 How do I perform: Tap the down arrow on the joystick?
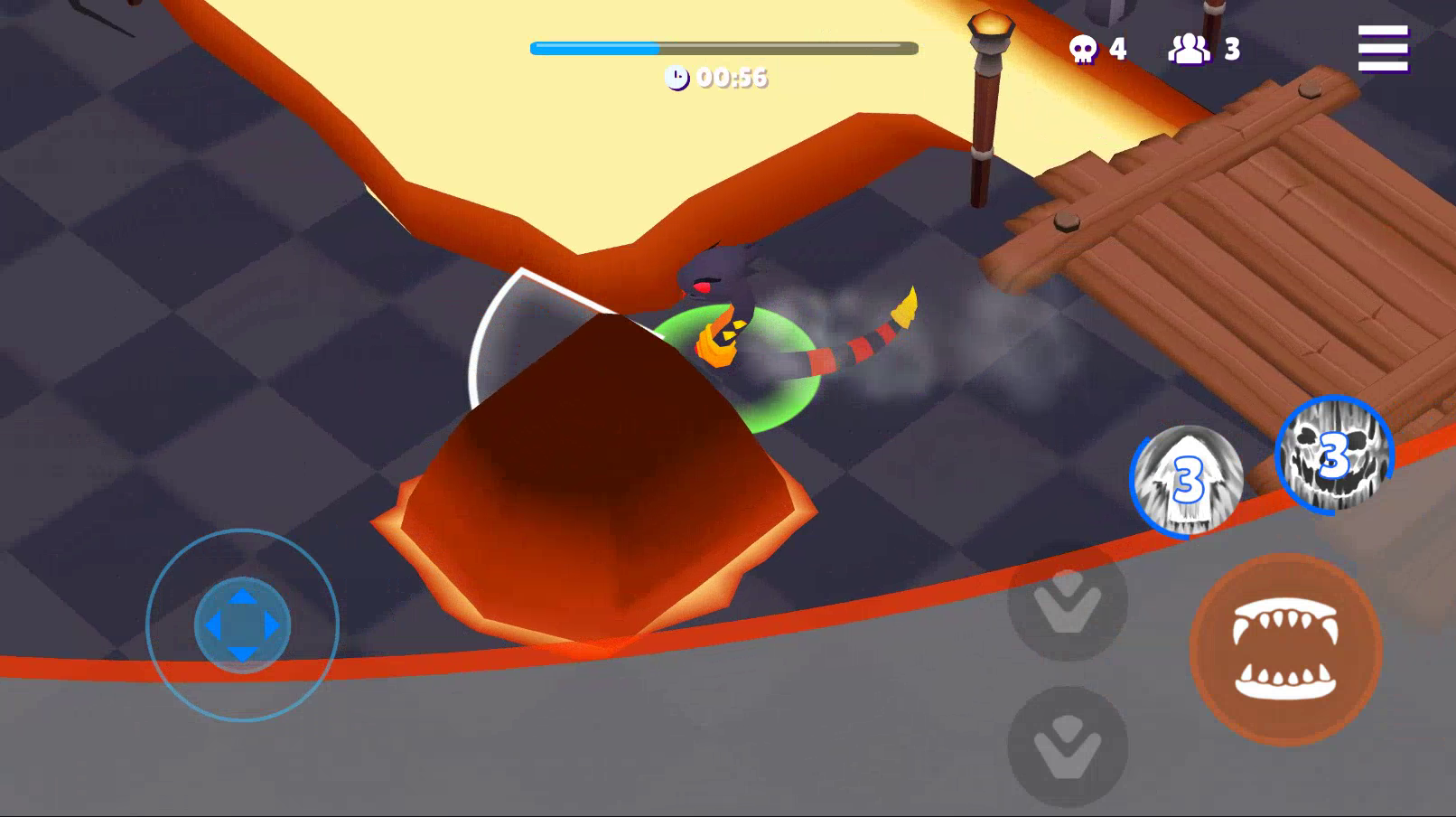tap(239, 653)
